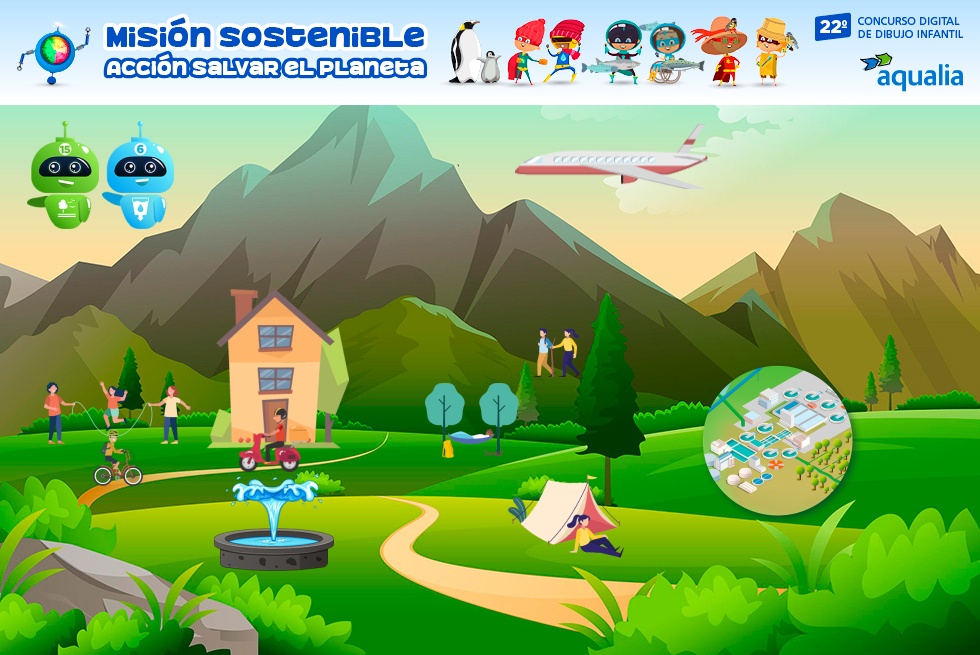The width and height of the screenshot is (980, 655).
Task: Select the green number 15 robot
Action: [x=64, y=177]
